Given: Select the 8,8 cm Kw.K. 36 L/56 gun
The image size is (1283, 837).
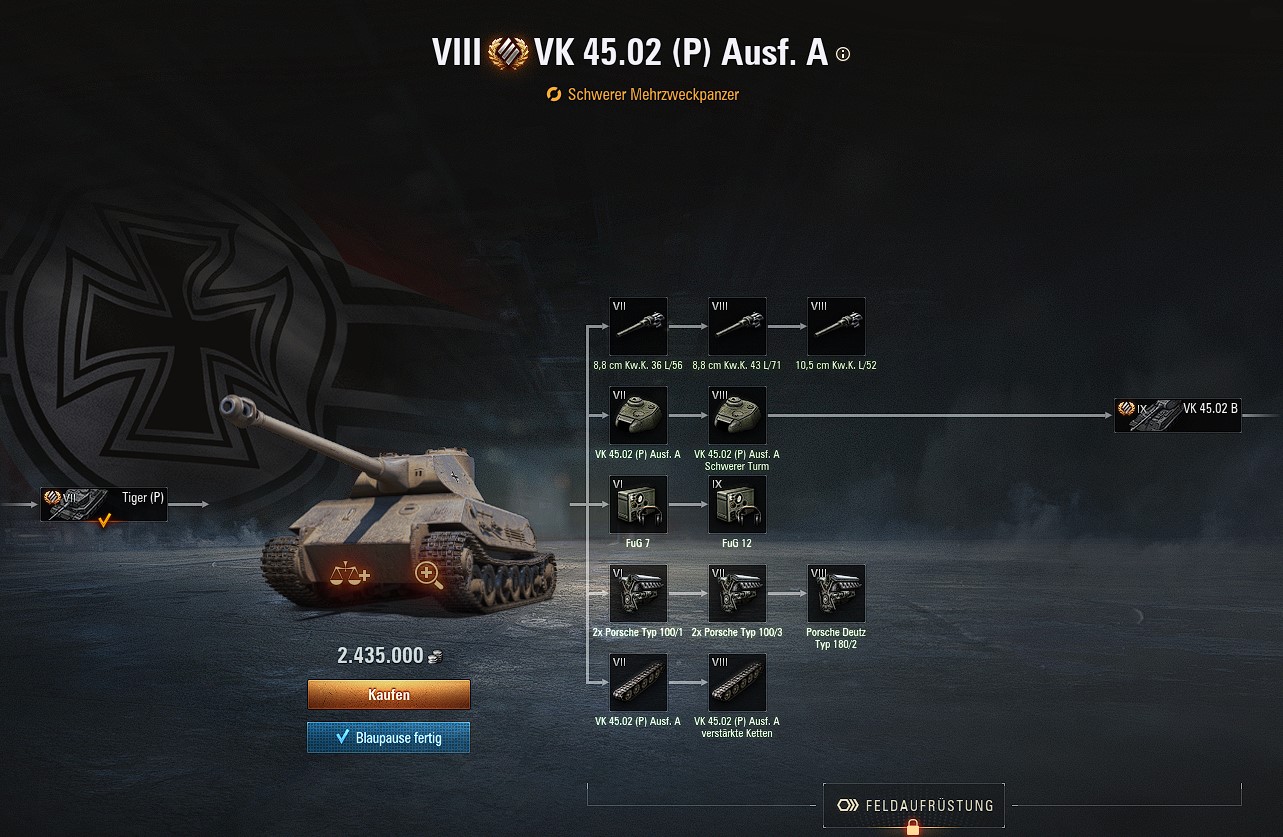Looking at the screenshot, I should (638, 325).
